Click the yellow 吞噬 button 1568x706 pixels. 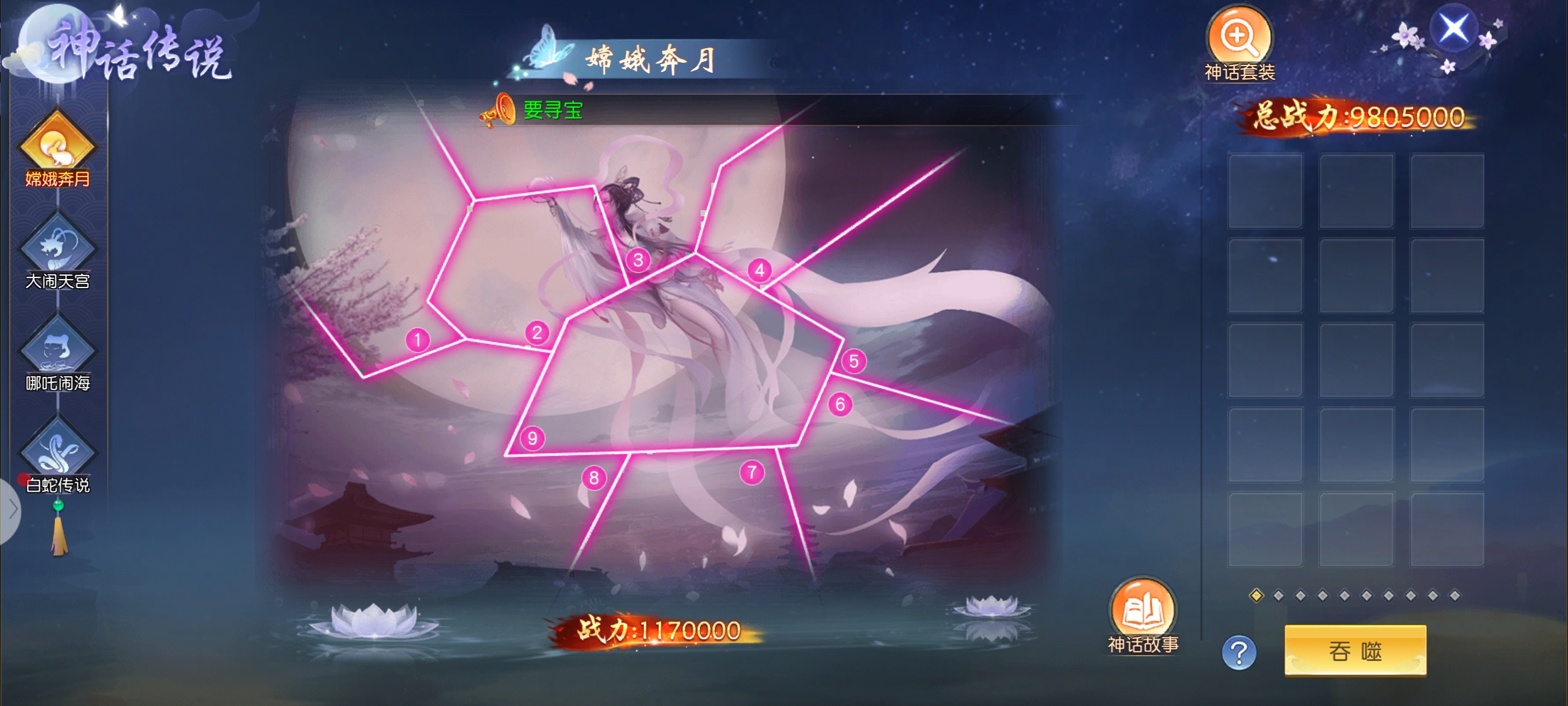(1355, 651)
